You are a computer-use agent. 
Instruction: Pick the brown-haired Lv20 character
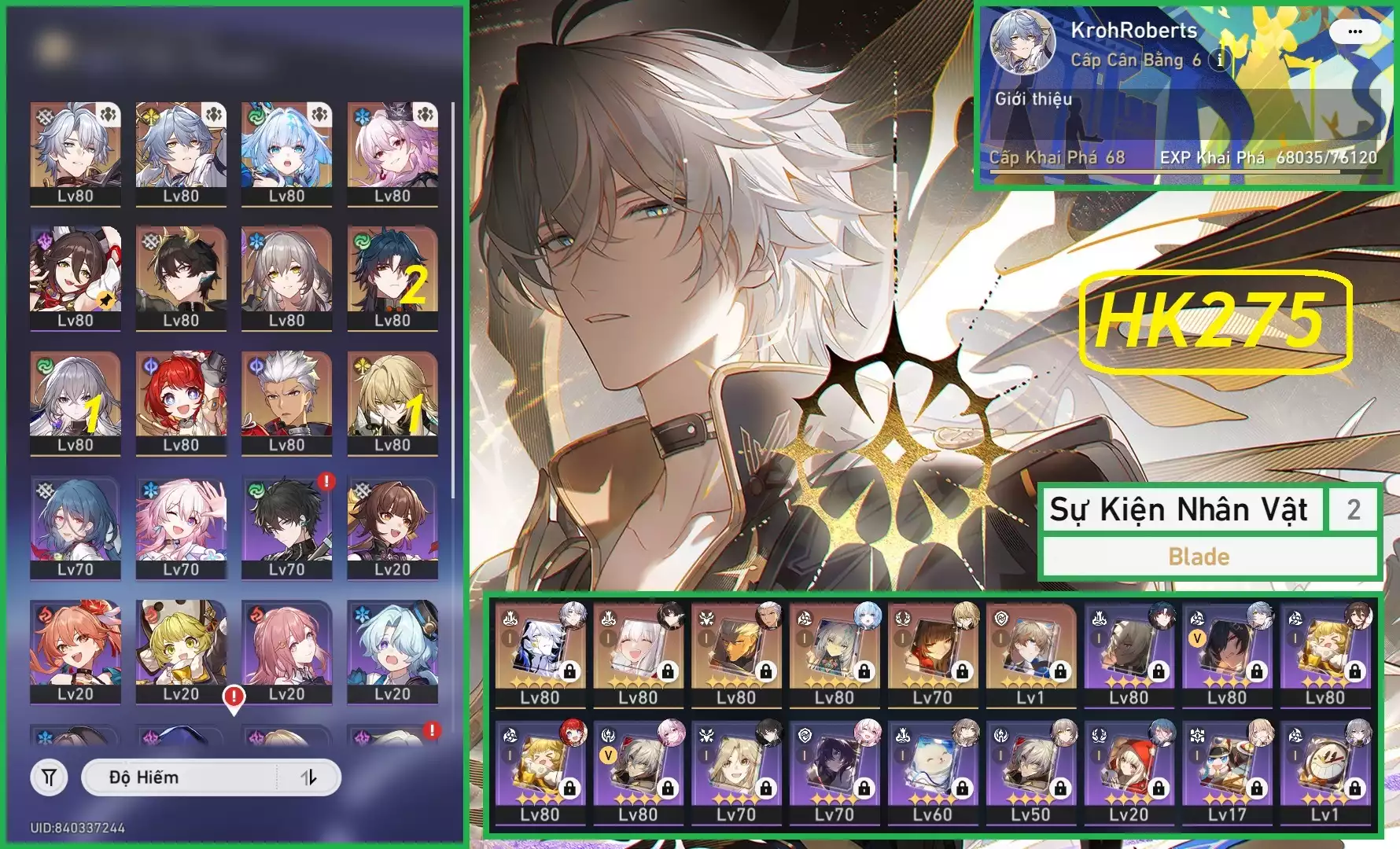tap(392, 526)
